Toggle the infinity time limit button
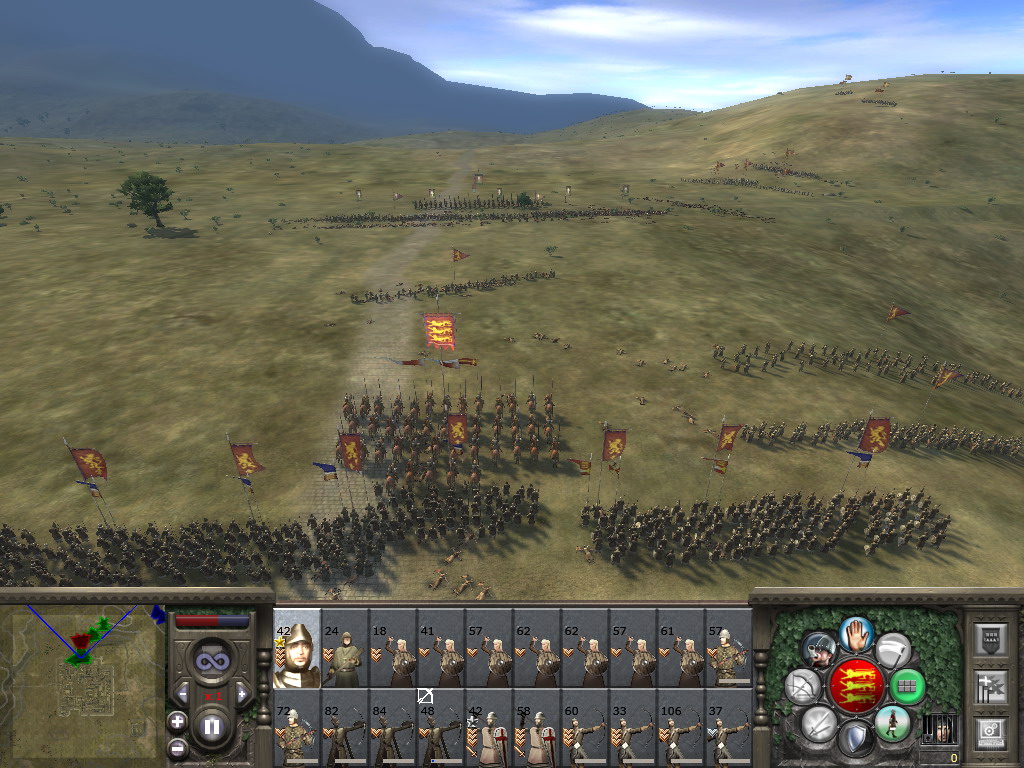This screenshot has height=768, width=1024. pyautogui.click(x=211, y=661)
